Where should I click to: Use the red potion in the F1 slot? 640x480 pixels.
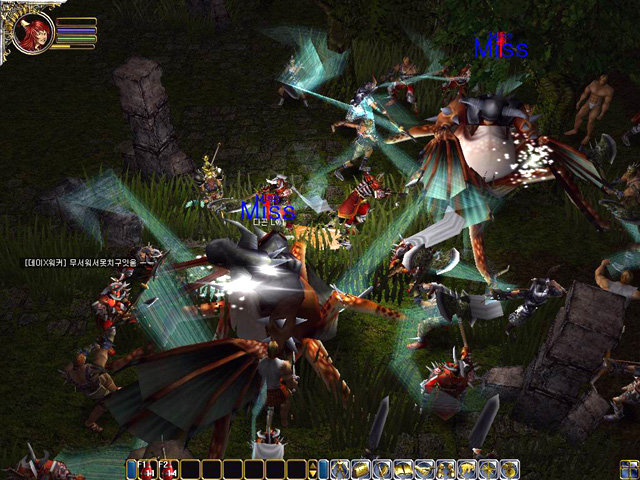[x=148, y=469]
